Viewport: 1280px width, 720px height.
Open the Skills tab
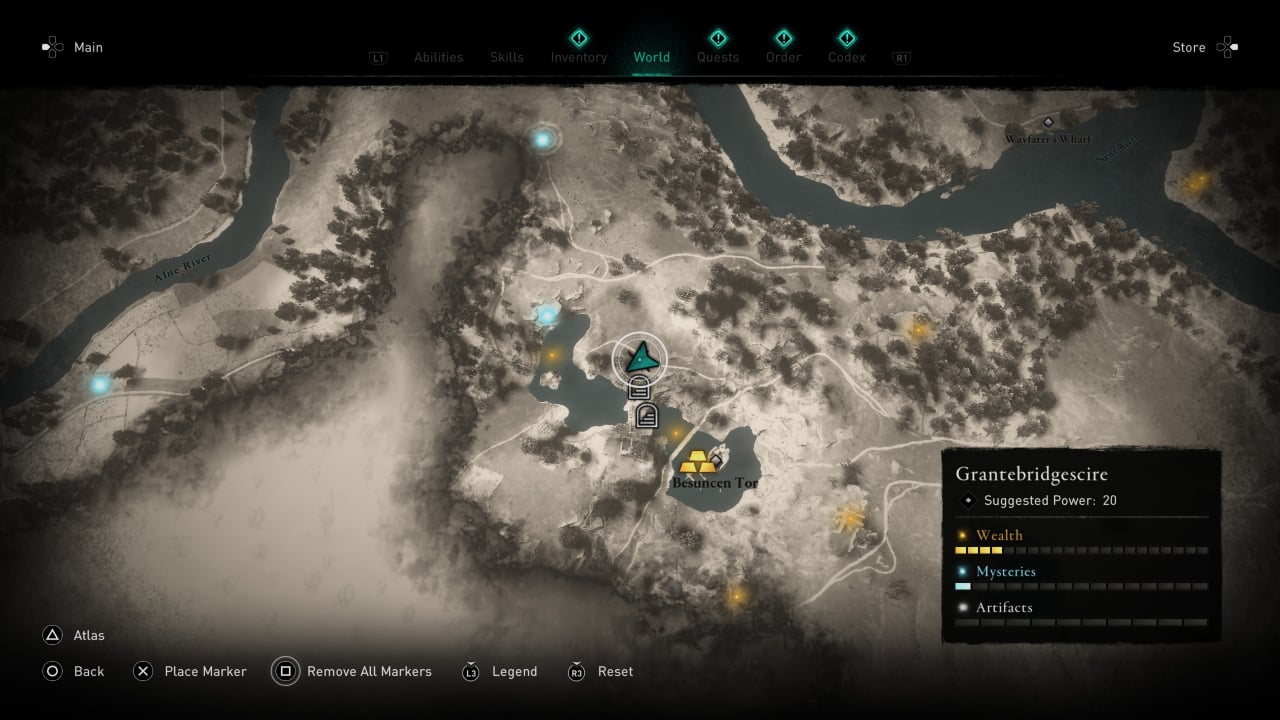coord(506,57)
